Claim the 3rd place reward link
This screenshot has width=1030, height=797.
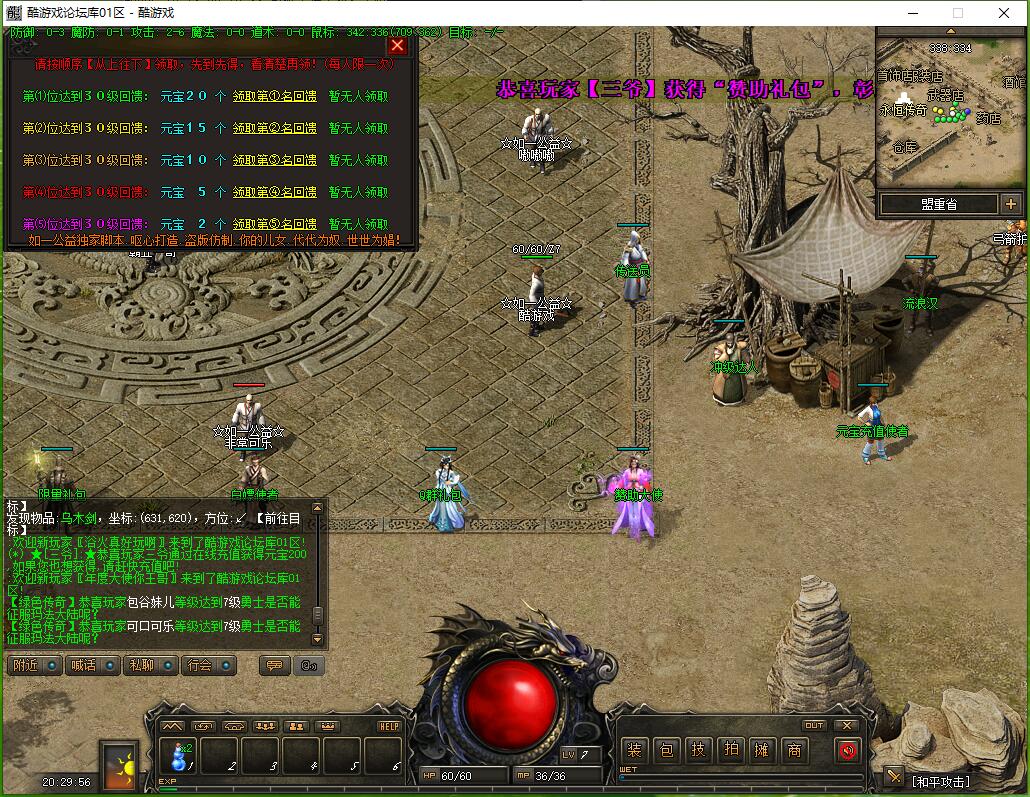[x=274, y=160]
